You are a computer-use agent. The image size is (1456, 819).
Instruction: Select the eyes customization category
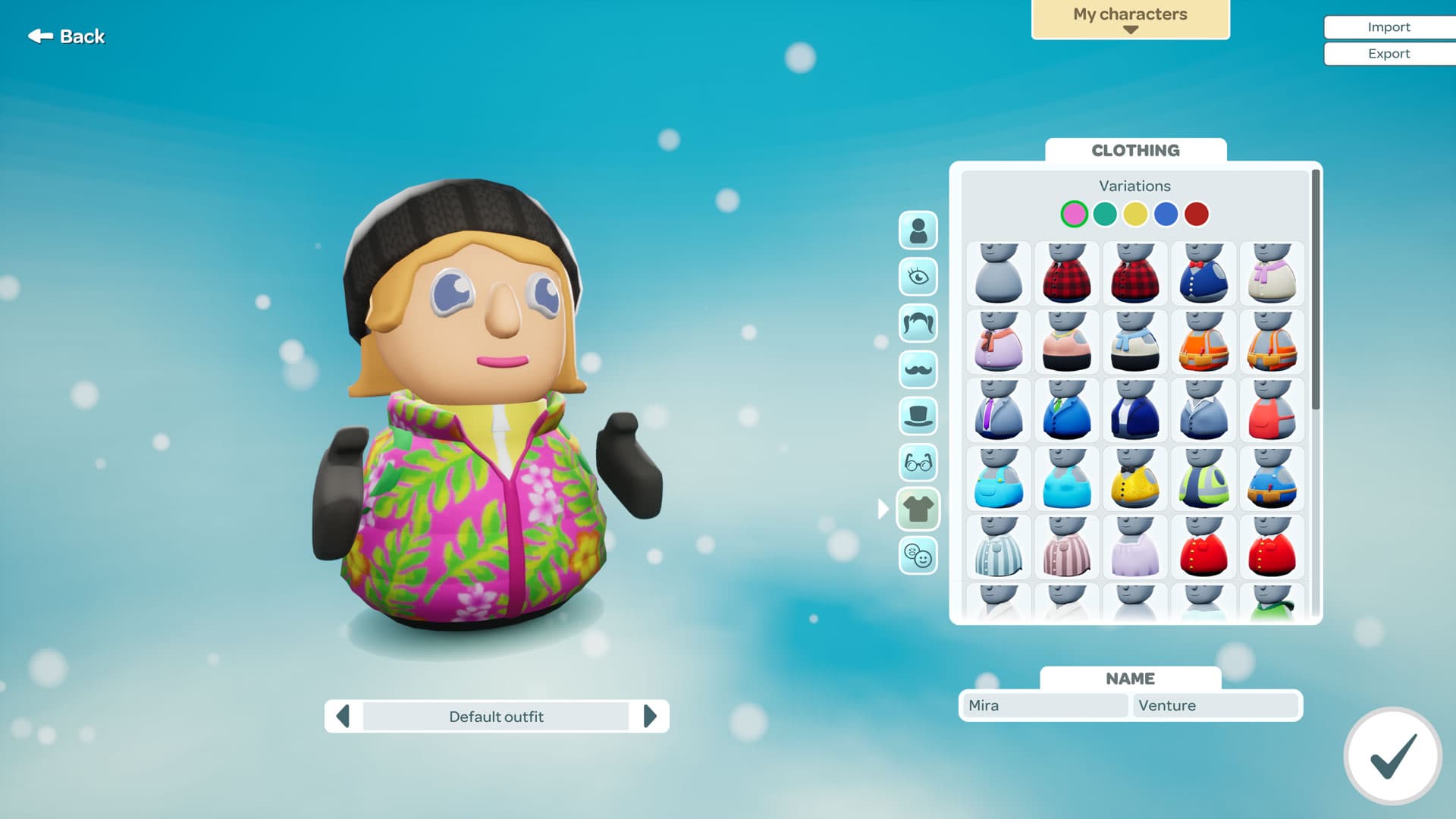coord(918,277)
